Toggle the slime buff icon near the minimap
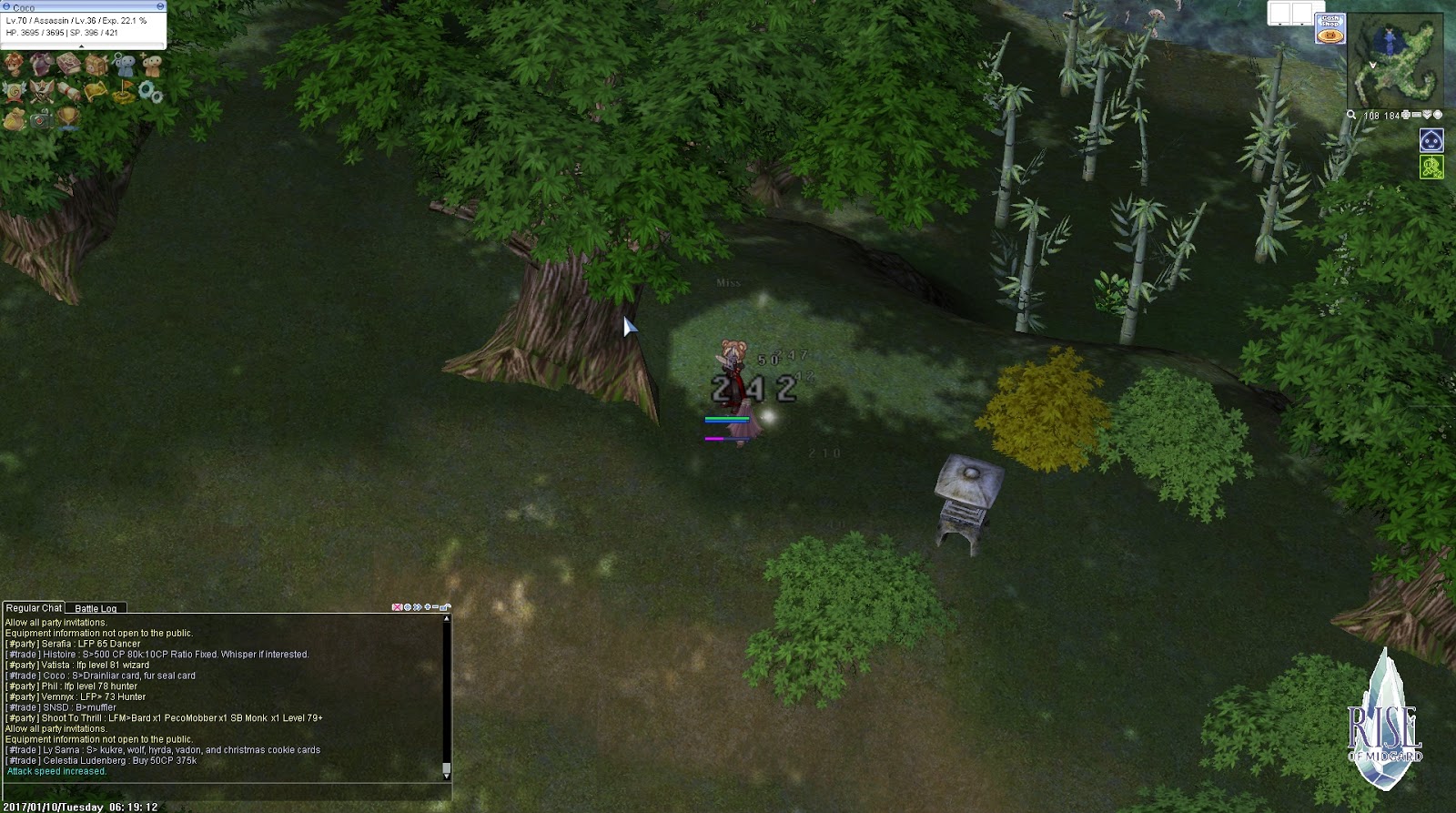Image resolution: width=1456 pixels, height=813 pixels. tap(1431, 140)
